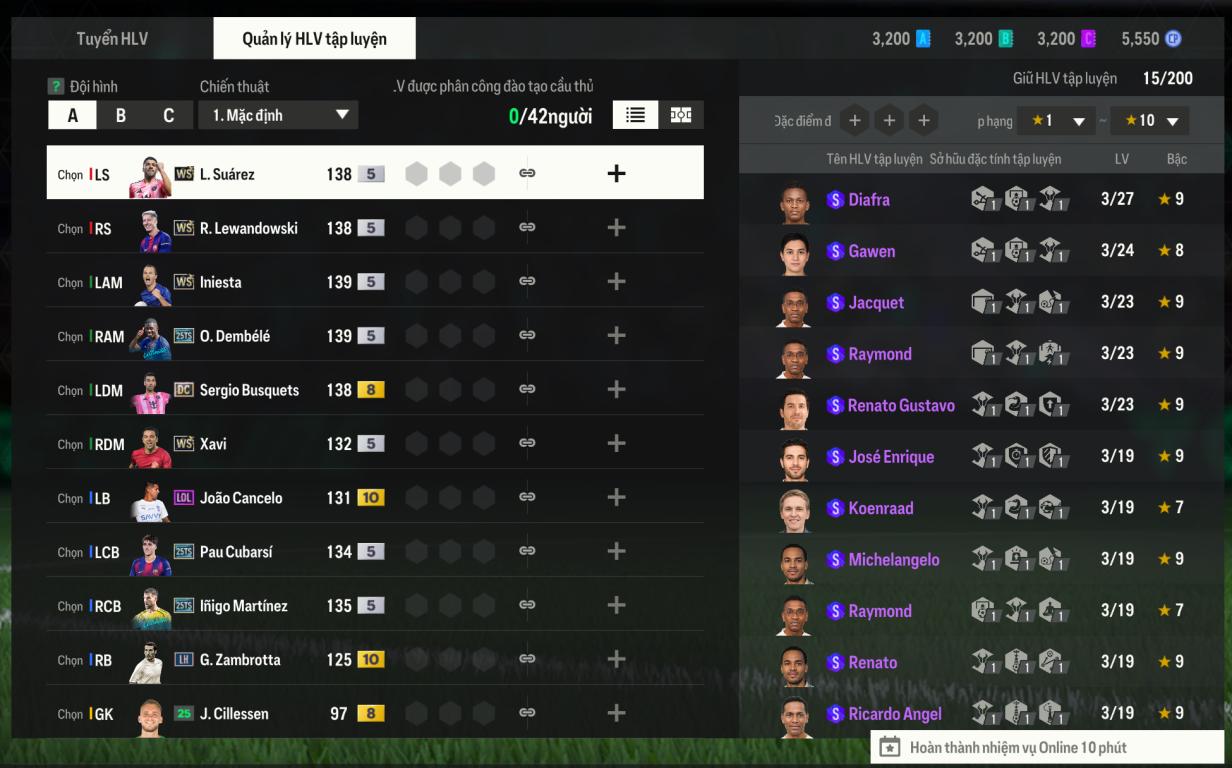This screenshot has width=1232, height=768.
Task: Switch to the Tuyển HLV tab
Action: click(x=112, y=39)
